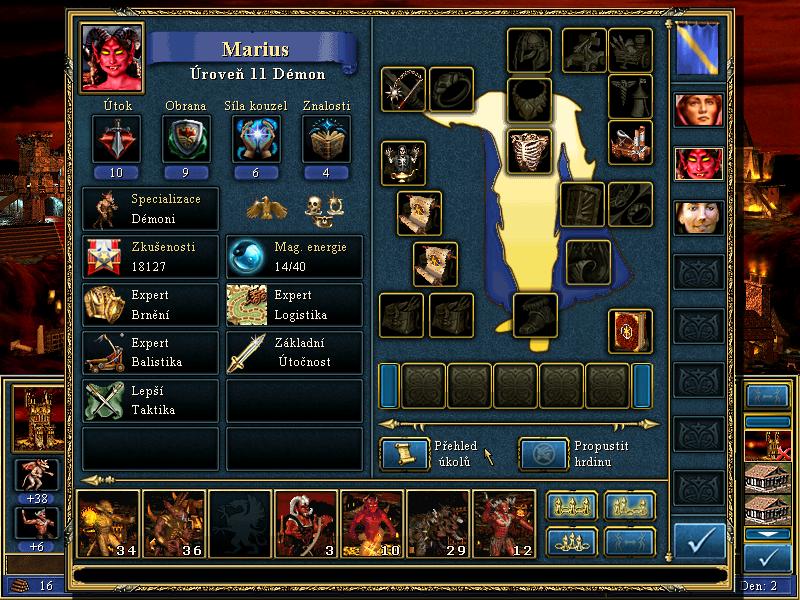Image resolution: width=800 pixels, height=600 pixels.
Task: Open the Expert Logistika skill
Action: [x=294, y=305]
